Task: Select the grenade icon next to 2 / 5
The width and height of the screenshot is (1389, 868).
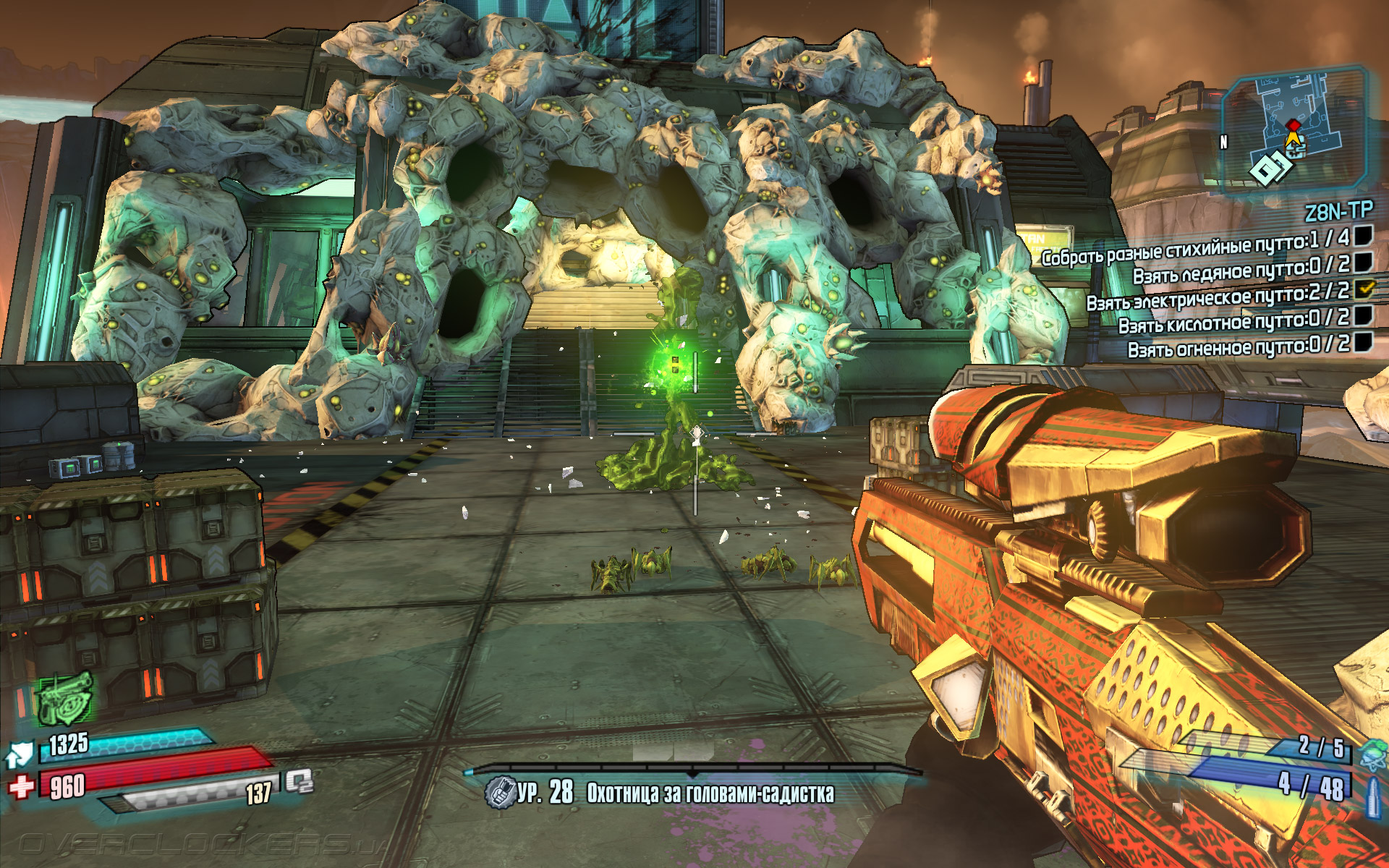Action: 1372,755
